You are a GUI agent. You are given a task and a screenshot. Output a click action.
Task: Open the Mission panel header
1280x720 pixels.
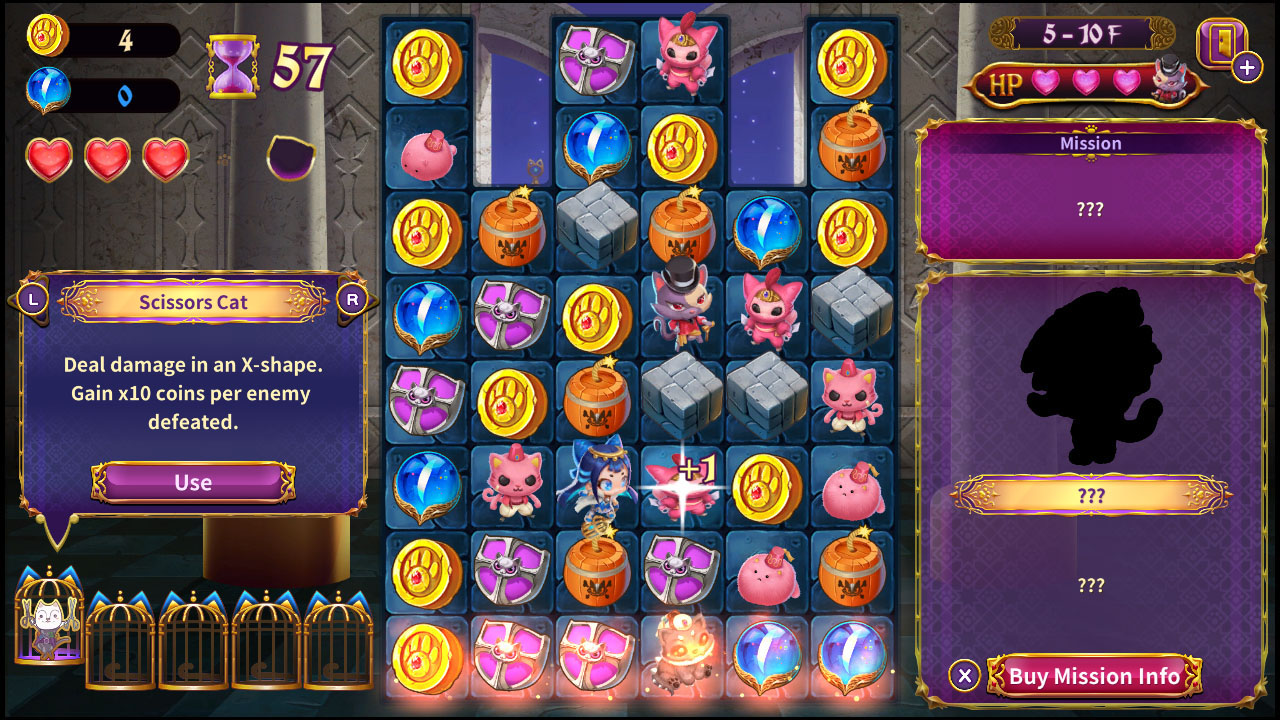(x=1092, y=142)
